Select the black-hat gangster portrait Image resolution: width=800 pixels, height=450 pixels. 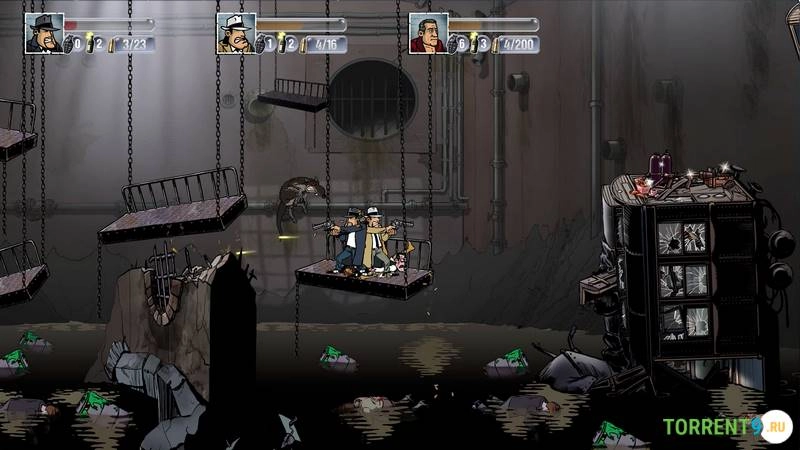coord(44,32)
